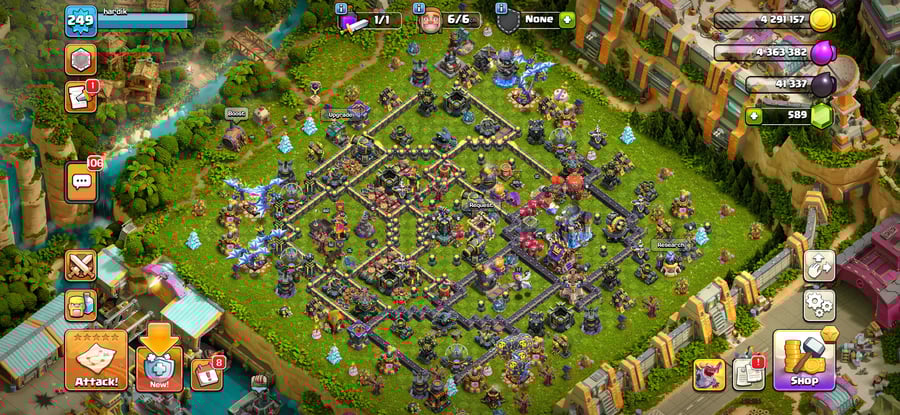Image resolution: width=900 pixels, height=415 pixels.
Task: Open the village layout editor icon
Action: [819, 265]
